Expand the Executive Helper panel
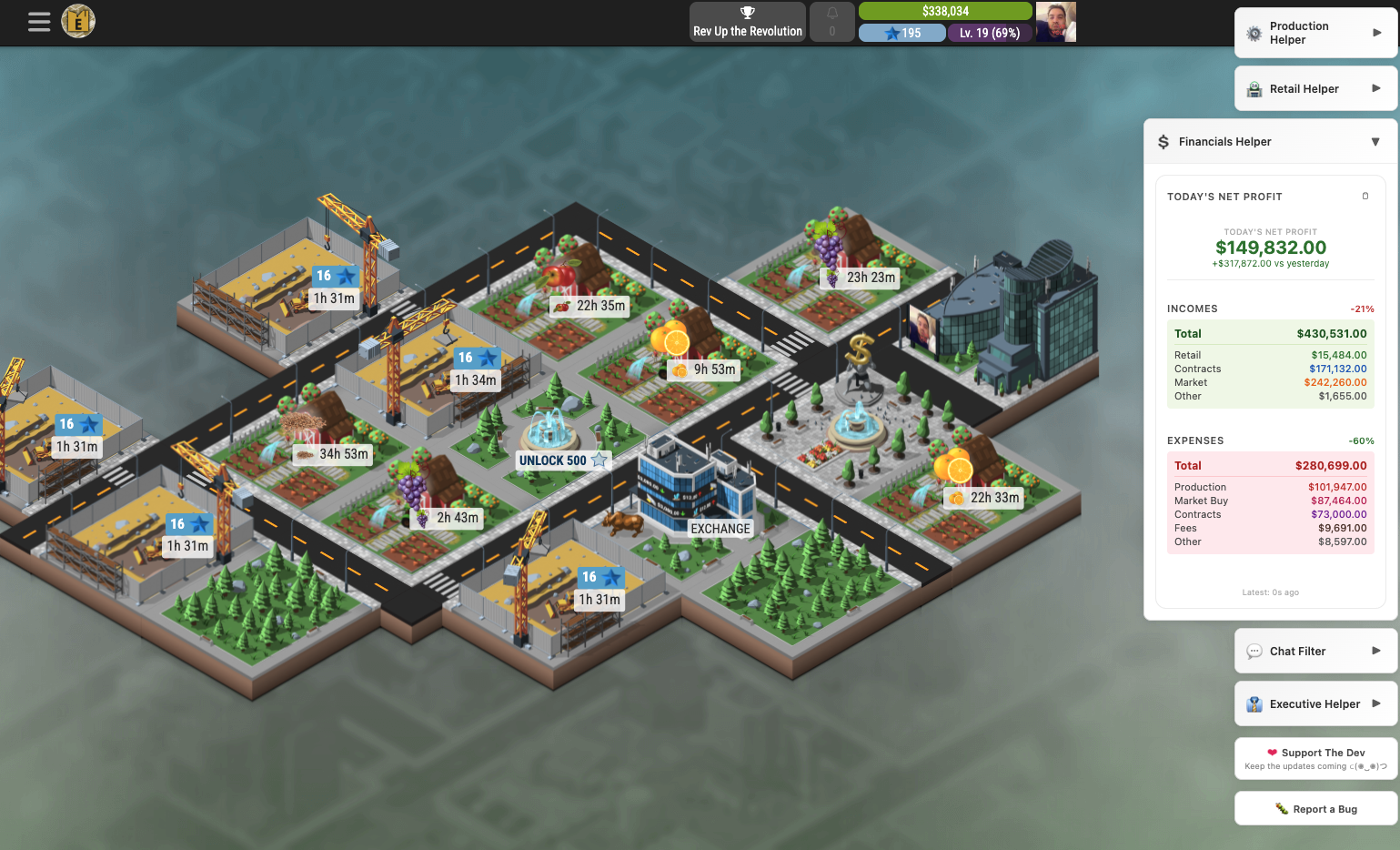Screen dimensions: 1400x850 1315,703
